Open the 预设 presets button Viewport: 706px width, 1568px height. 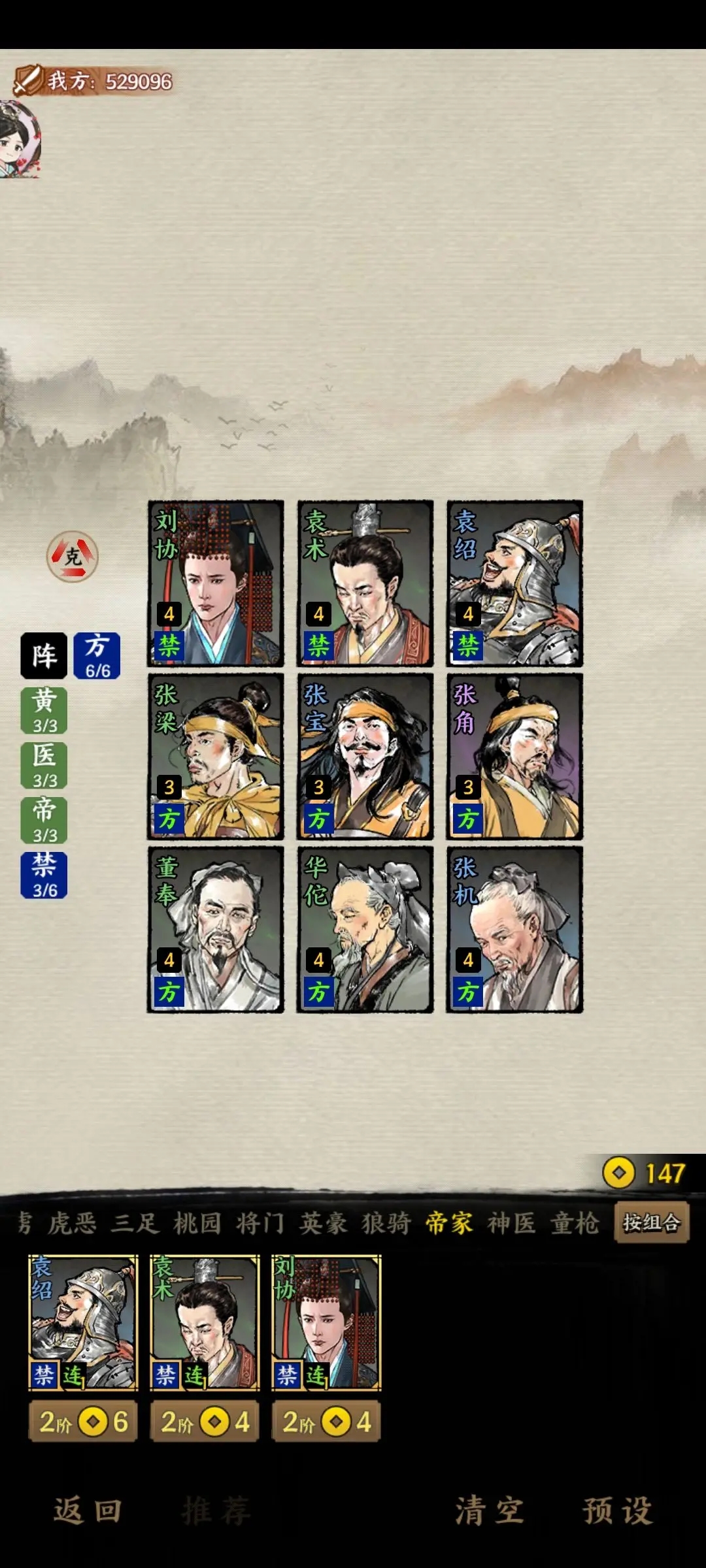tap(617, 1511)
